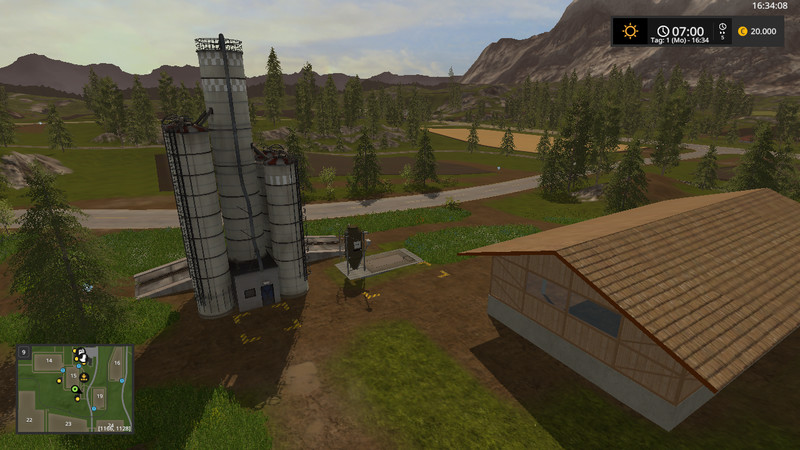Select field 23 on the minimap

point(69,423)
